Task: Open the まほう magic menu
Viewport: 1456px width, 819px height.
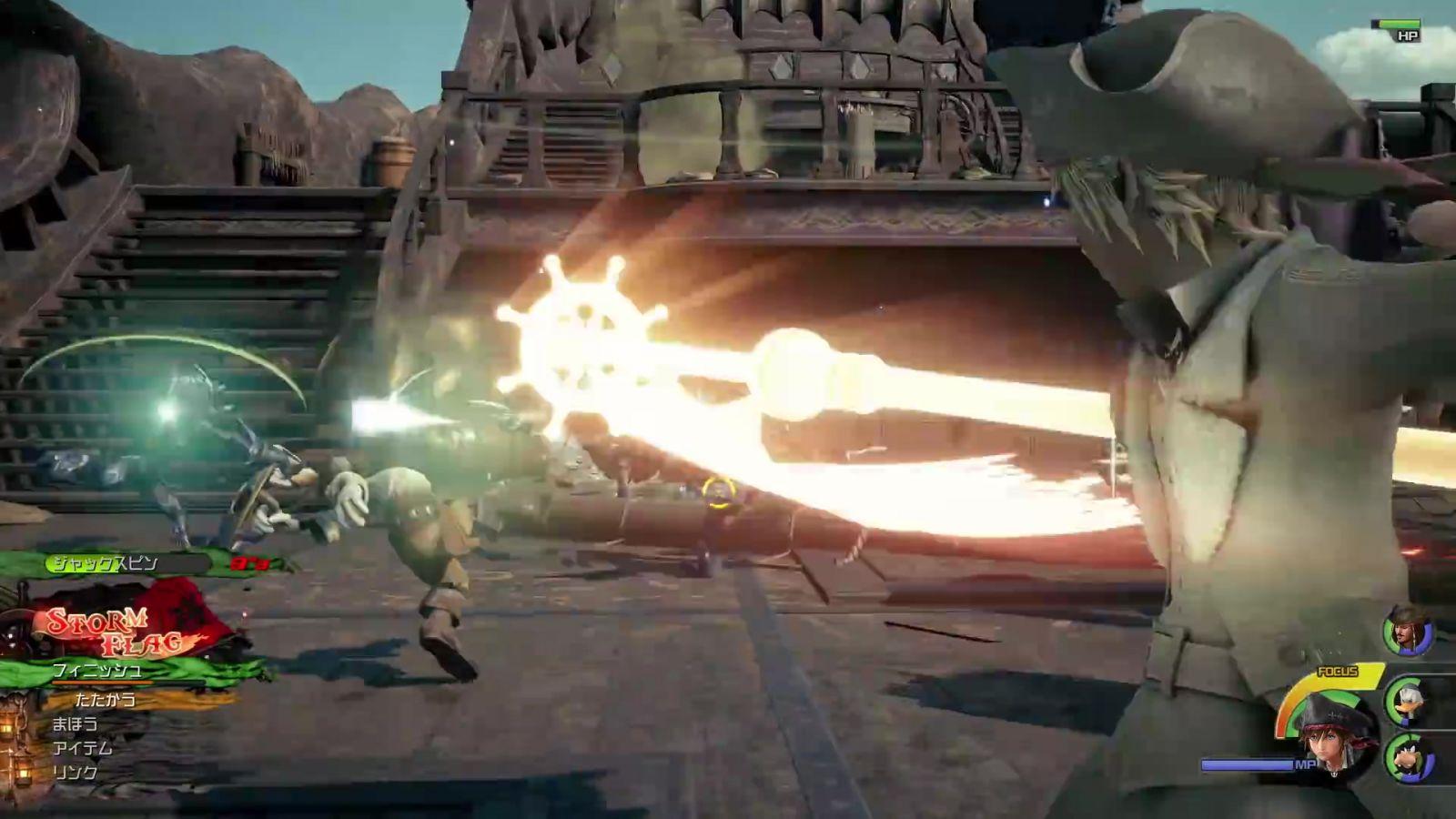Action: pyautogui.click(x=76, y=724)
